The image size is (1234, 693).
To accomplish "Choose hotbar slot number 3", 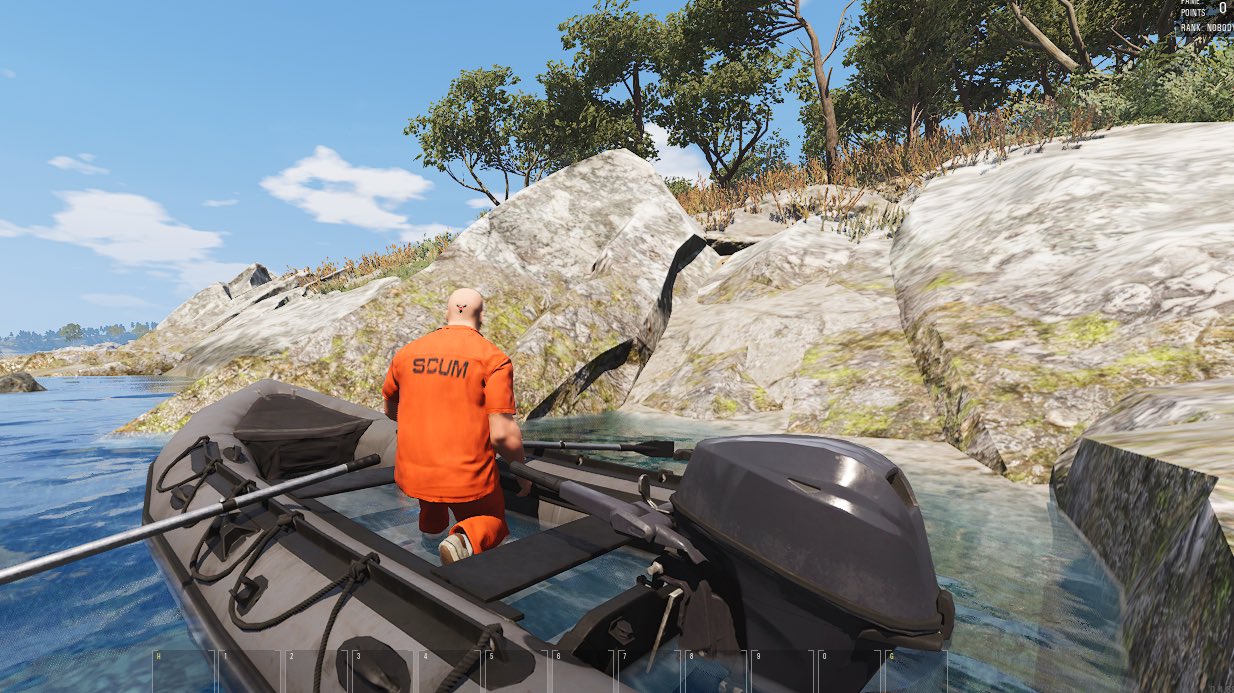I will pos(382,671).
